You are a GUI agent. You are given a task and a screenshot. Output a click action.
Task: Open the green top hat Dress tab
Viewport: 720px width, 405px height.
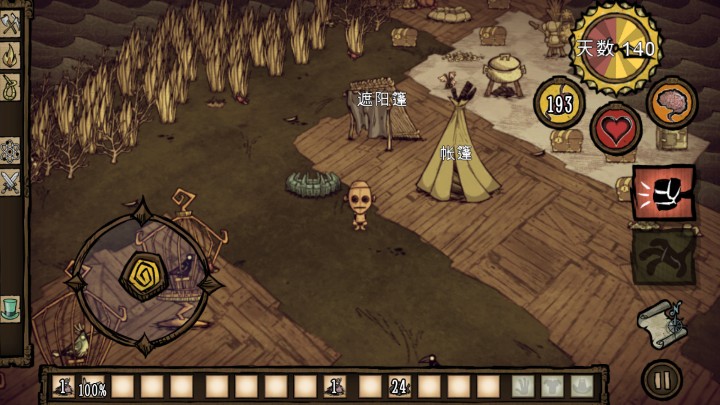click(11, 305)
